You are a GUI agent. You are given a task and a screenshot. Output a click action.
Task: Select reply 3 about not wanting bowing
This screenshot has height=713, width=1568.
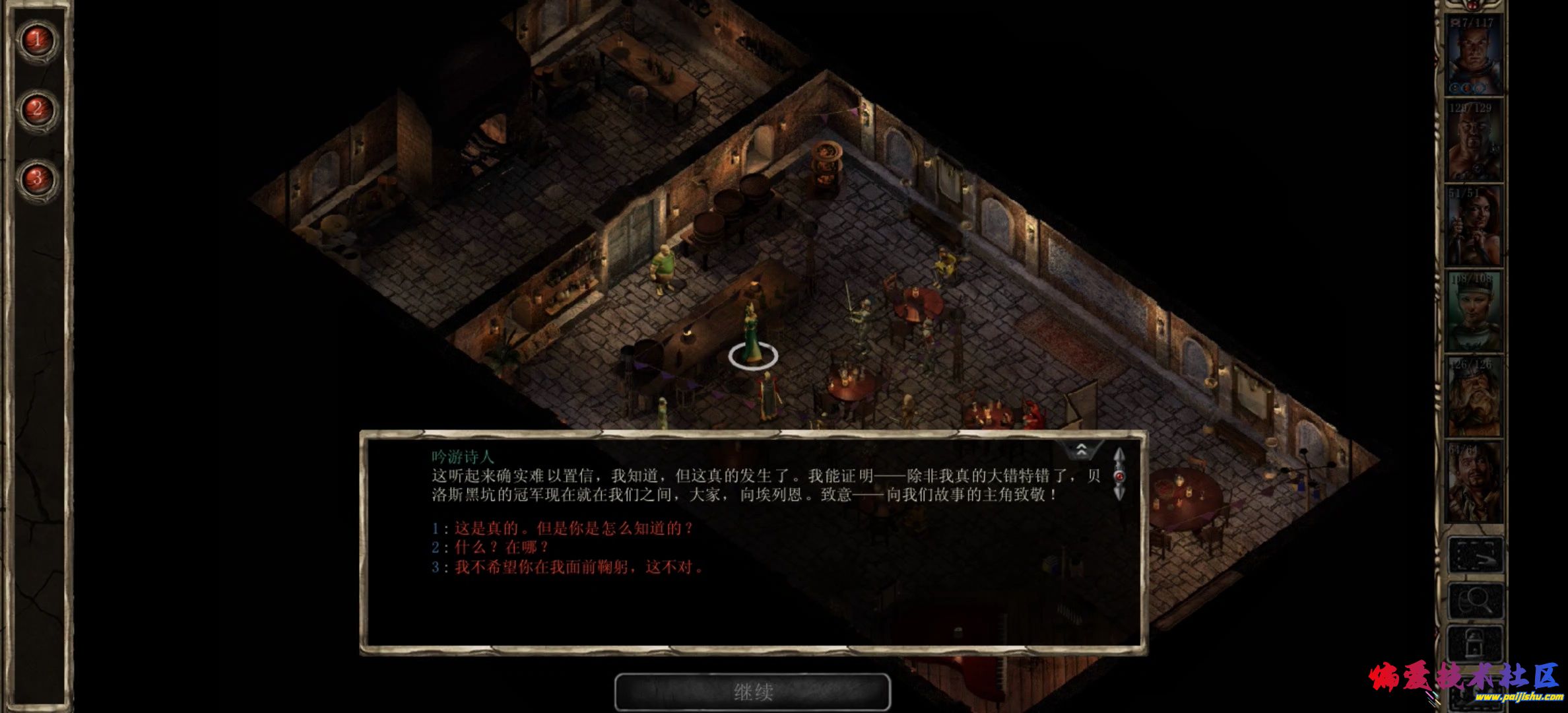click(578, 567)
